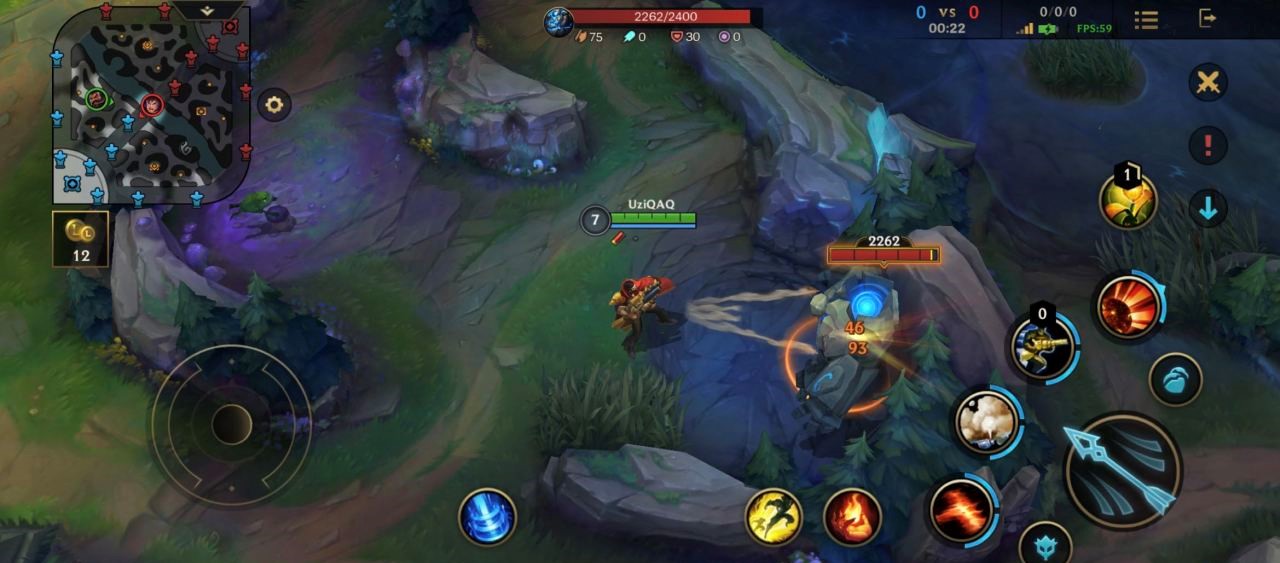Cast the yellow Flash summoner spell

[773, 516]
